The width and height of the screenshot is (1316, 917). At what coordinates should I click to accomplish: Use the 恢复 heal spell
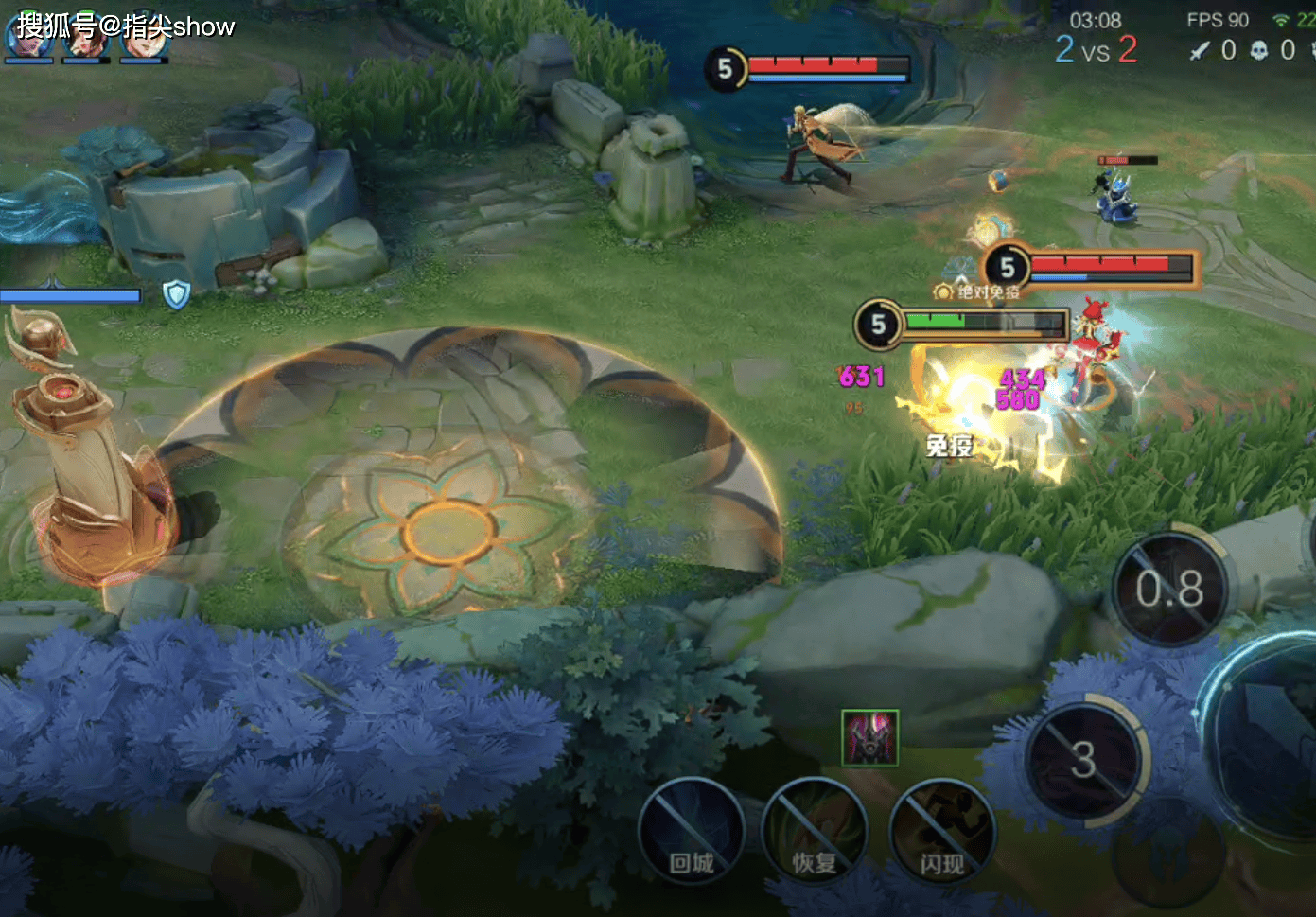tap(815, 830)
